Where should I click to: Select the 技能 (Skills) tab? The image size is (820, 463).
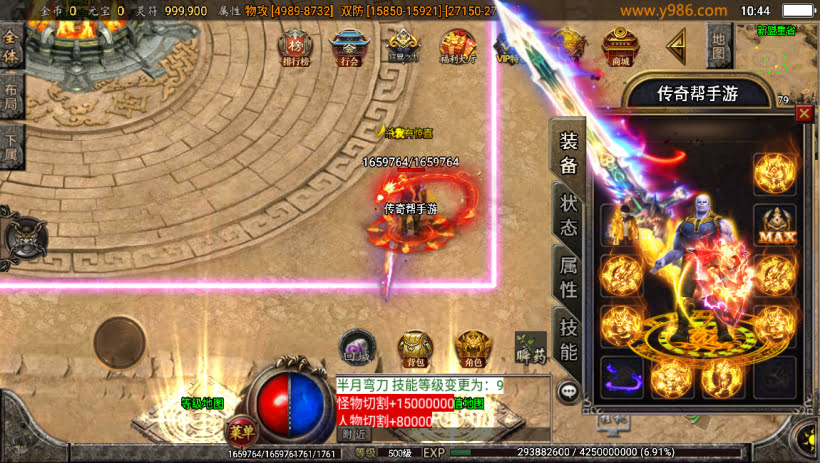pos(568,338)
